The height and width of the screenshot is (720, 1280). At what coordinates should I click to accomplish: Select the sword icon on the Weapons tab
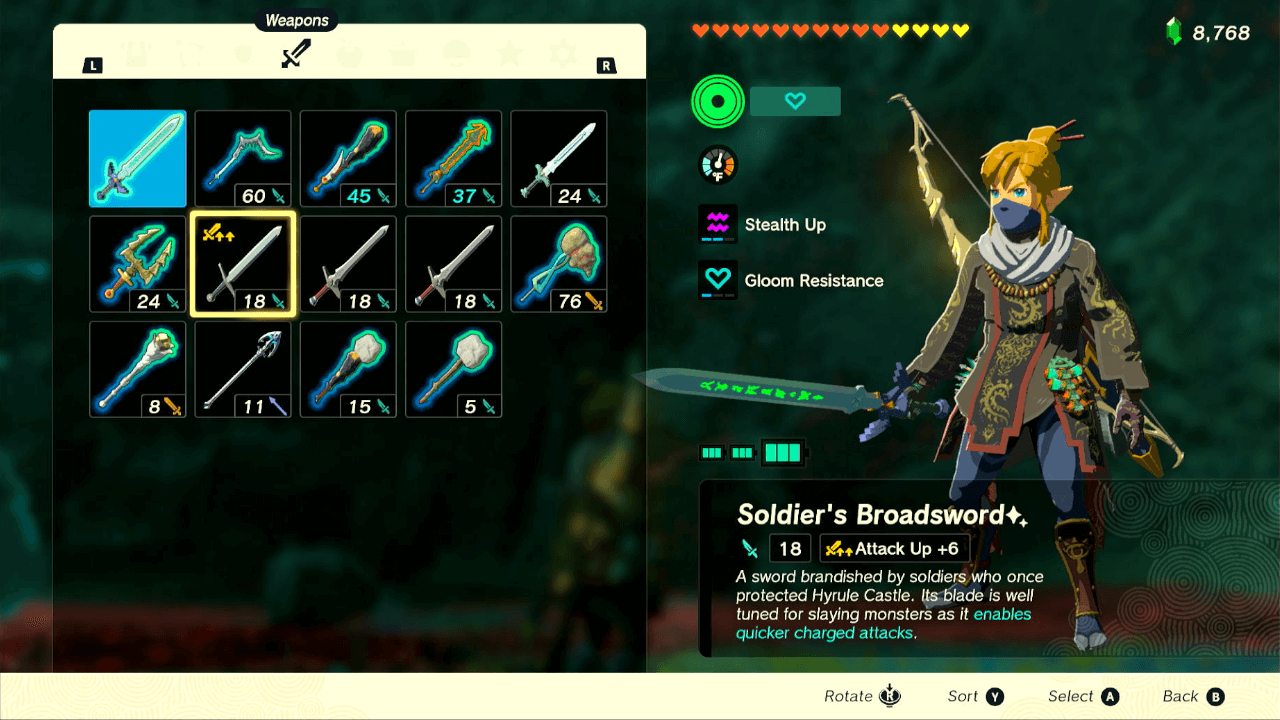click(x=297, y=55)
